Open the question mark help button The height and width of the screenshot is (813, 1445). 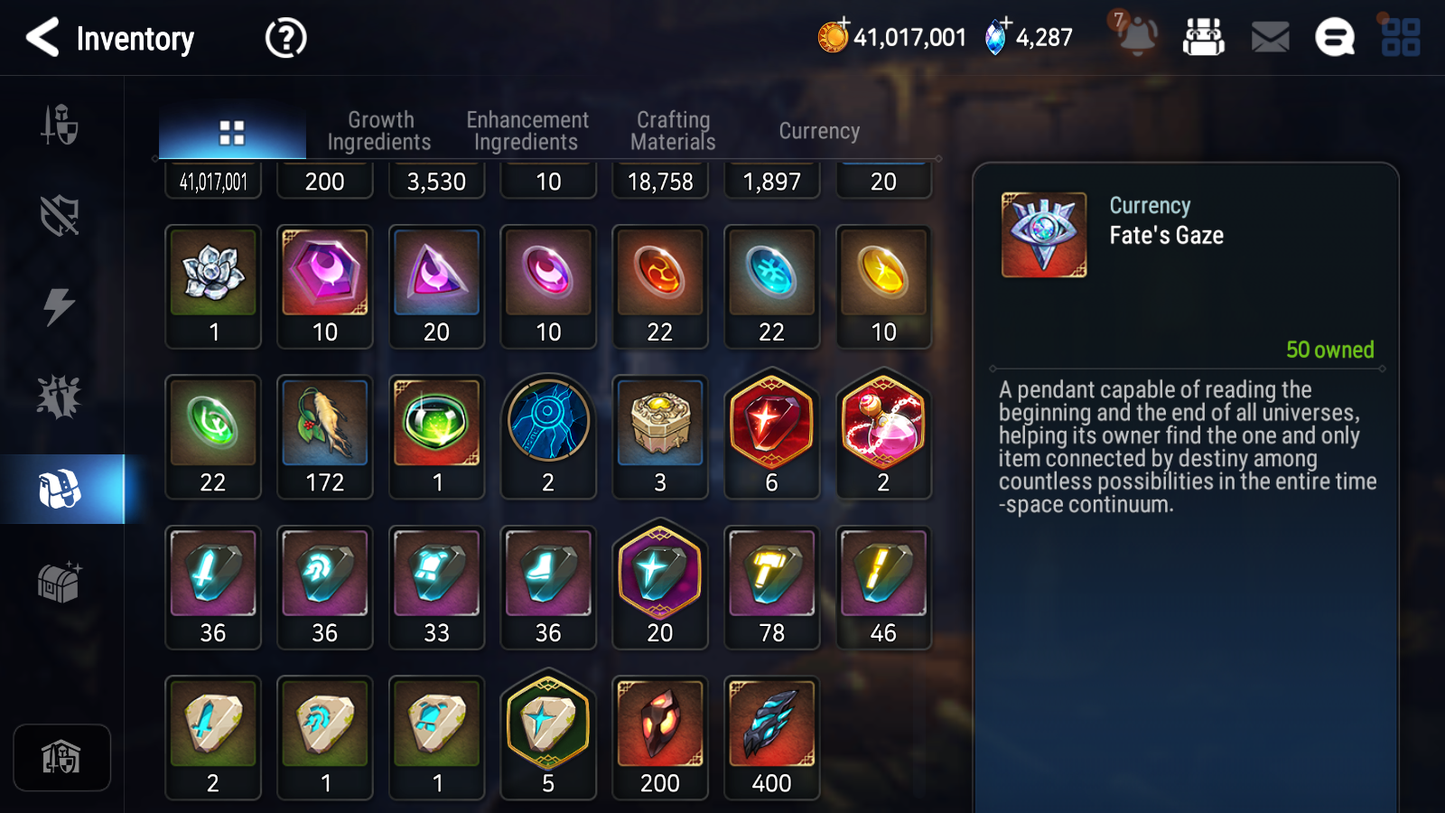pyautogui.click(x=285, y=37)
